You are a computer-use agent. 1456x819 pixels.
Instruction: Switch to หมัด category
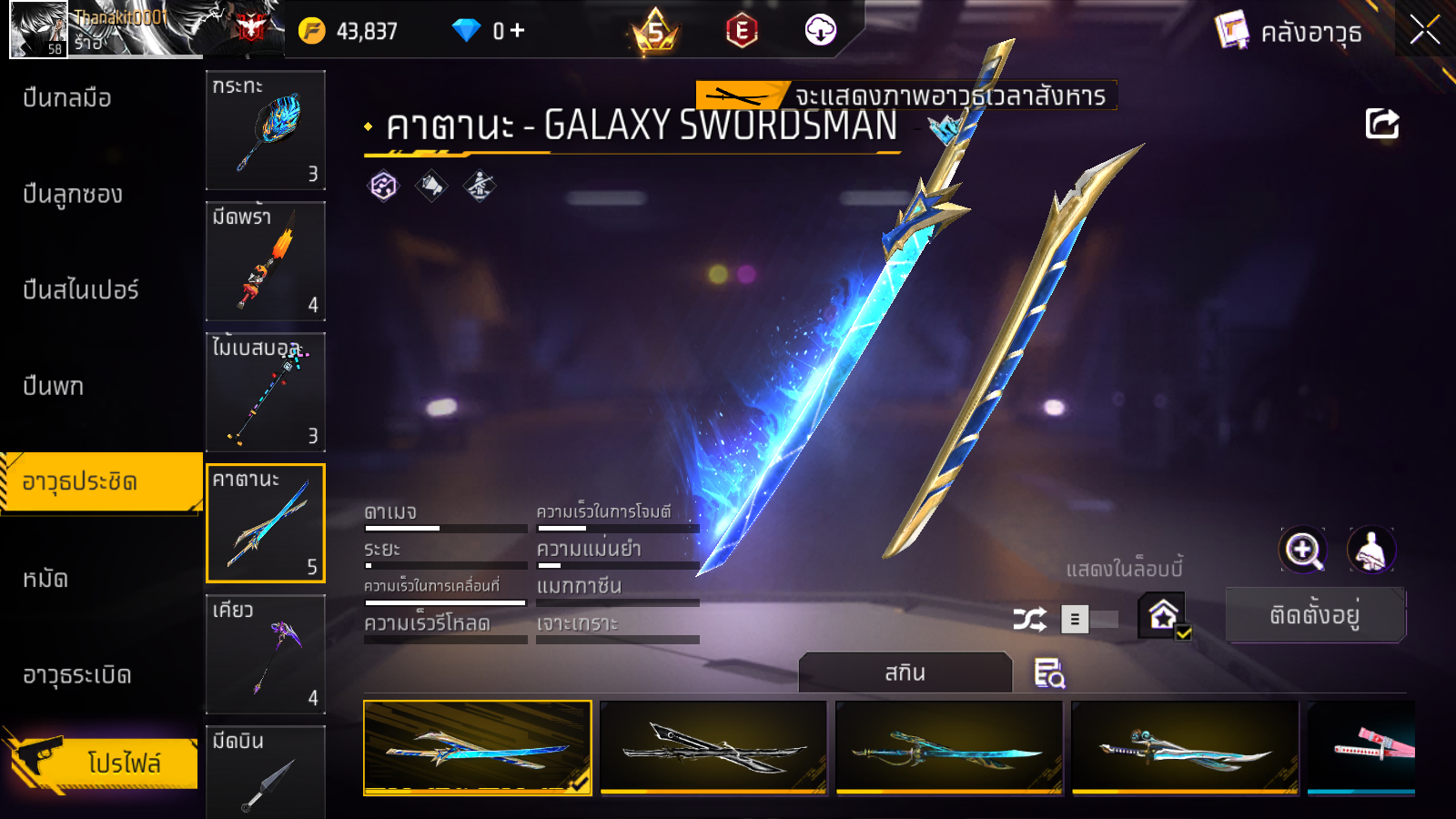[x=45, y=579]
